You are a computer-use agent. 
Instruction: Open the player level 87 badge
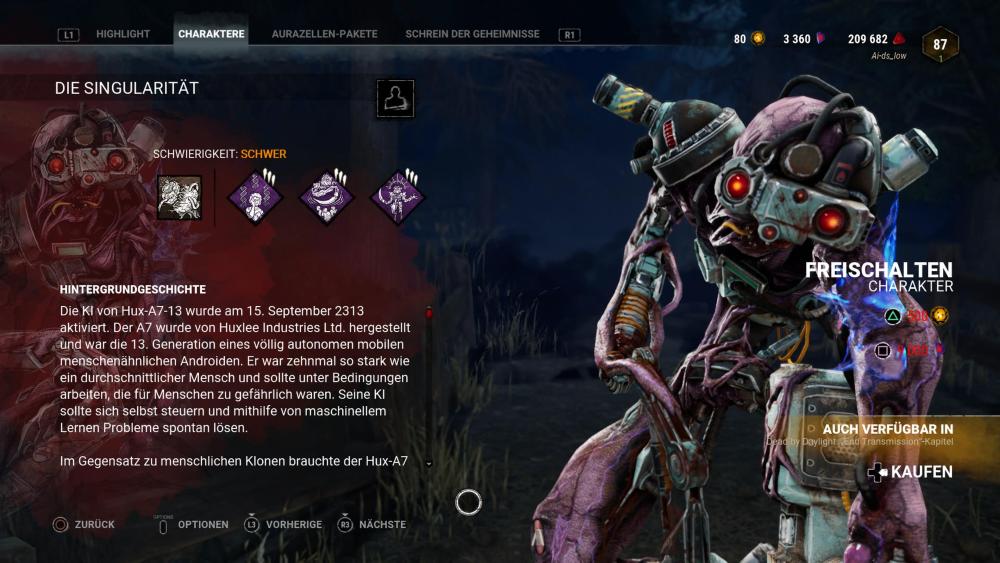tap(940, 45)
